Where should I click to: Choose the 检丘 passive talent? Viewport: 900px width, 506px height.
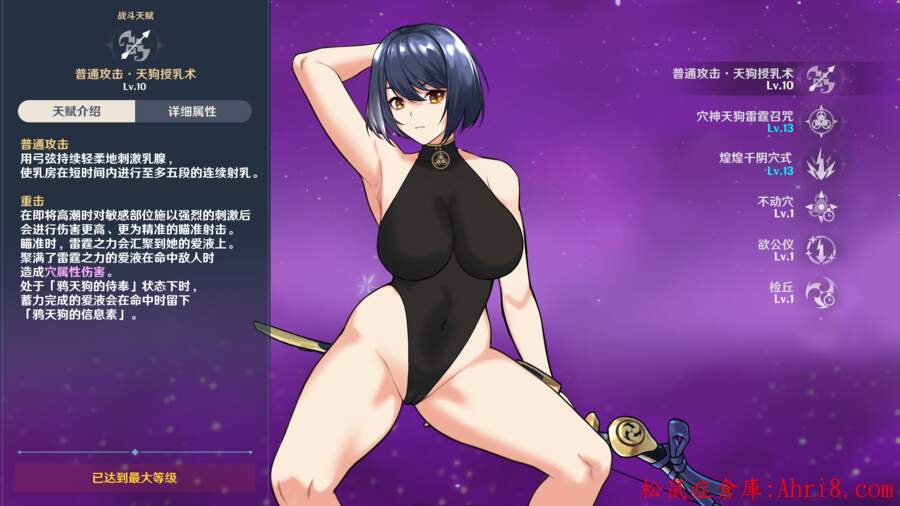[x=821, y=292]
